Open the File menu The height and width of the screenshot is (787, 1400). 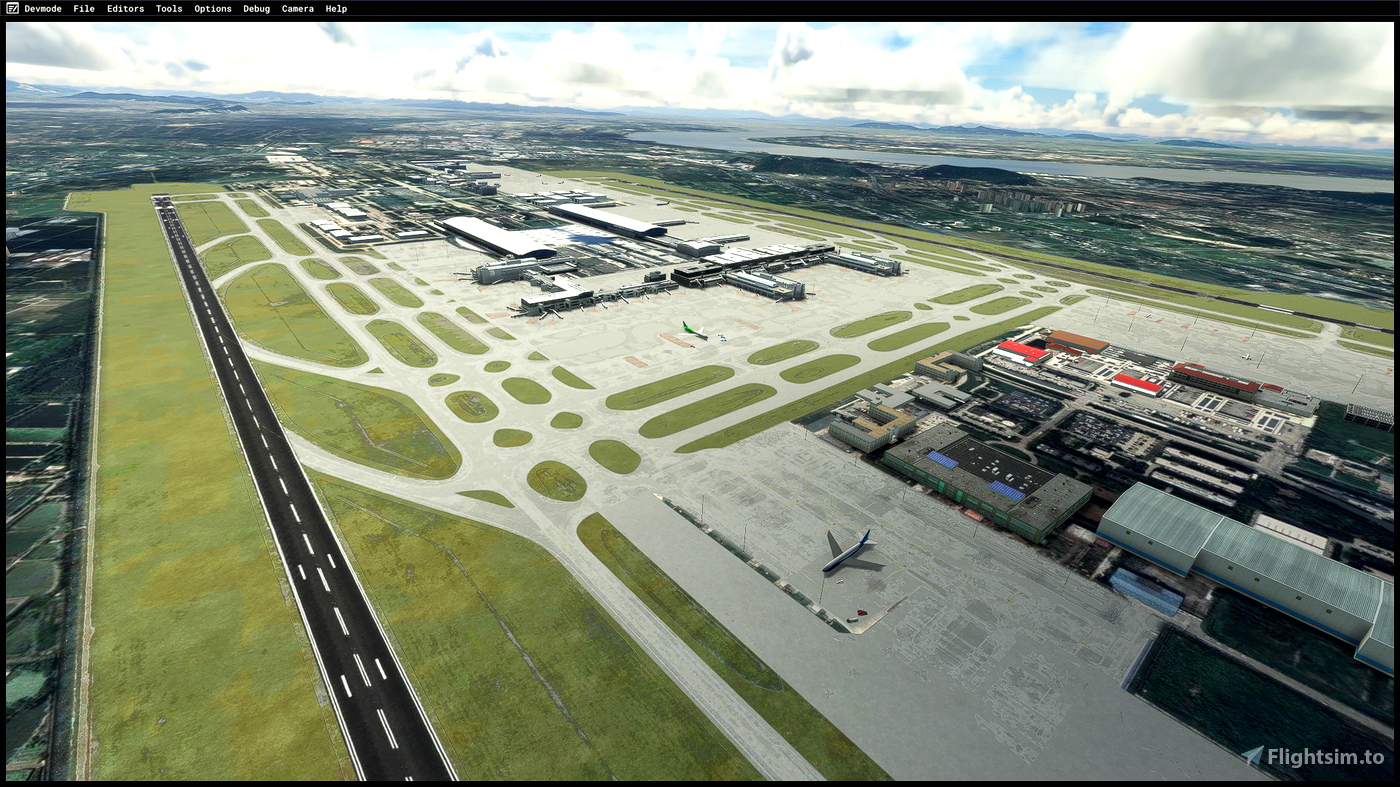tap(83, 8)
